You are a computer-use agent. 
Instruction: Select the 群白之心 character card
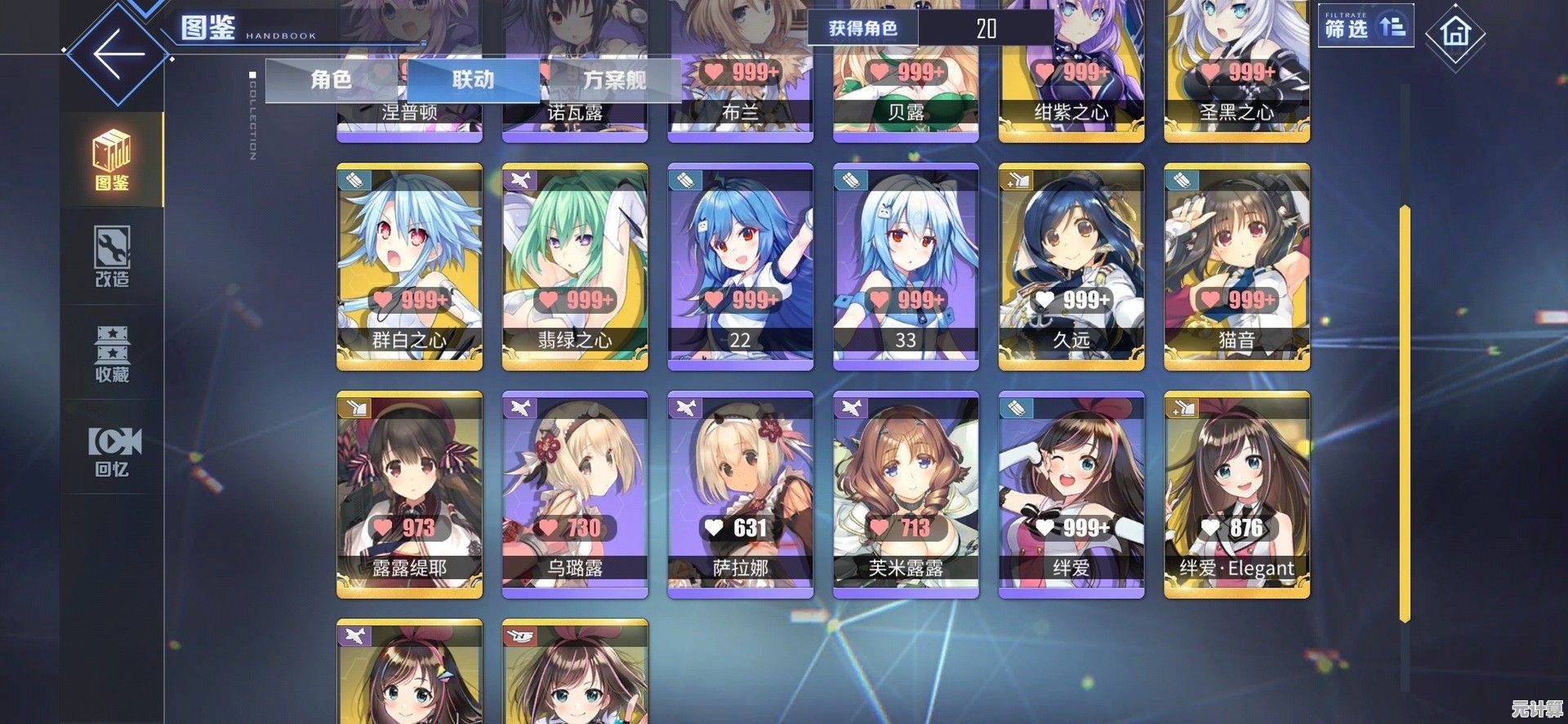[410, 266]
